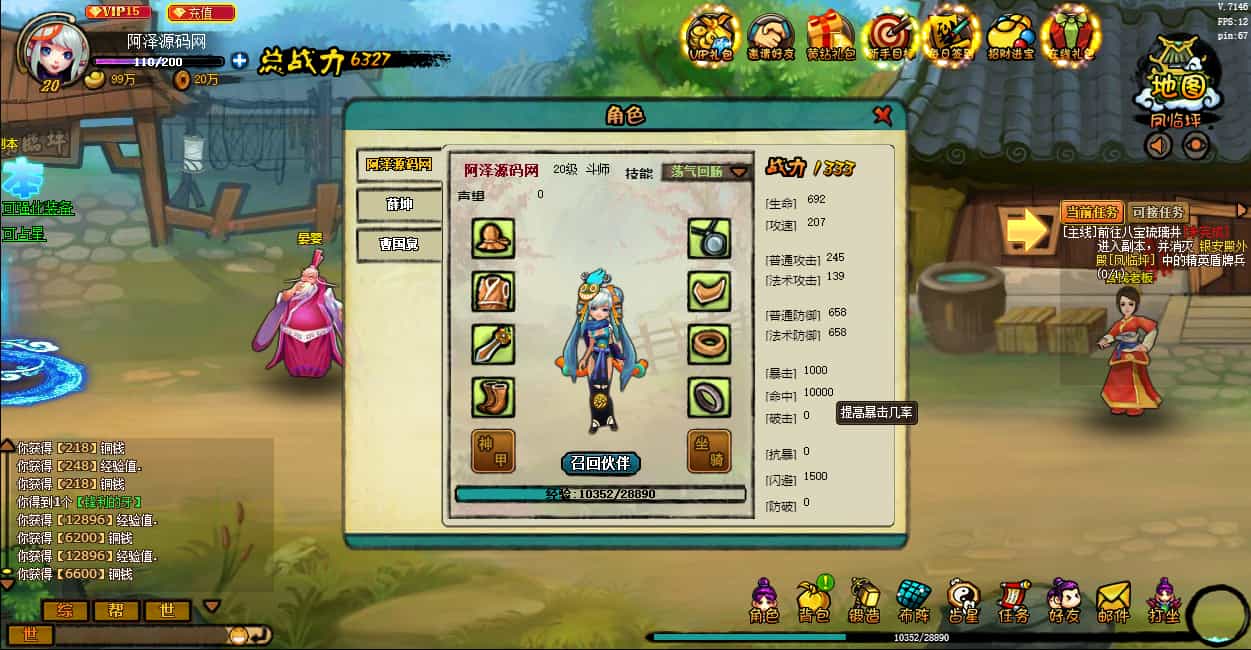Select the equipped sword weapon slot
This screenshot has width=1251, height=650.
click(493, 344)
